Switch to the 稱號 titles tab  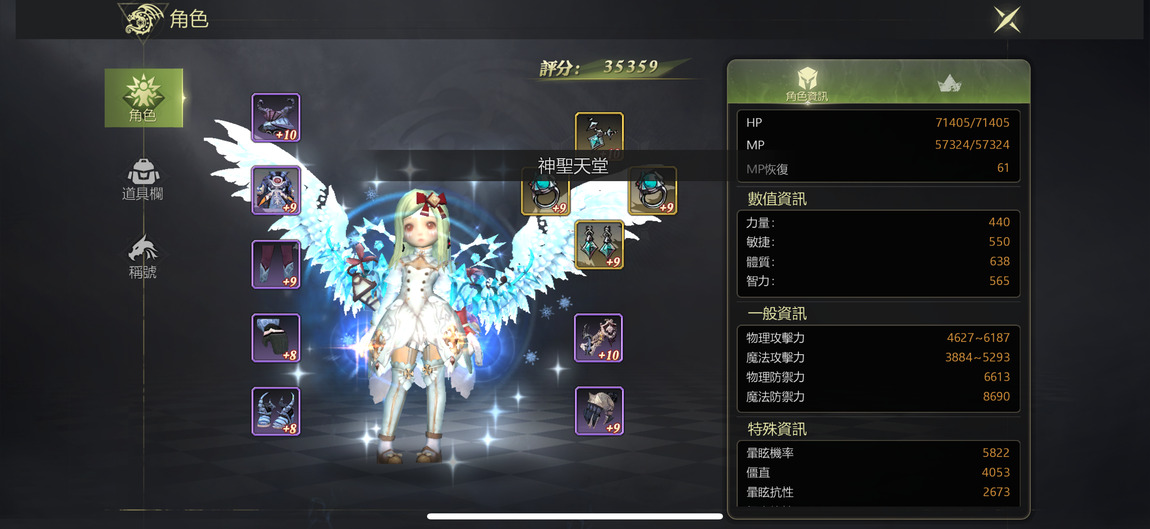click(142, 256)
